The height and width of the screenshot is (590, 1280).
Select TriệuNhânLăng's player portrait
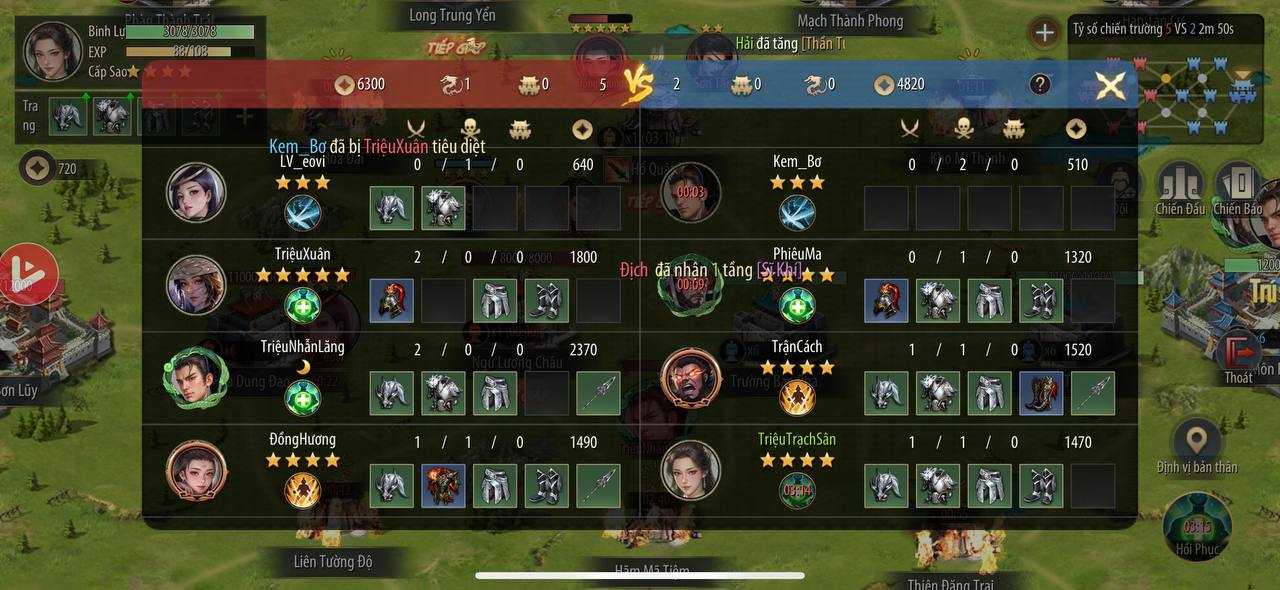click(195, 377)
